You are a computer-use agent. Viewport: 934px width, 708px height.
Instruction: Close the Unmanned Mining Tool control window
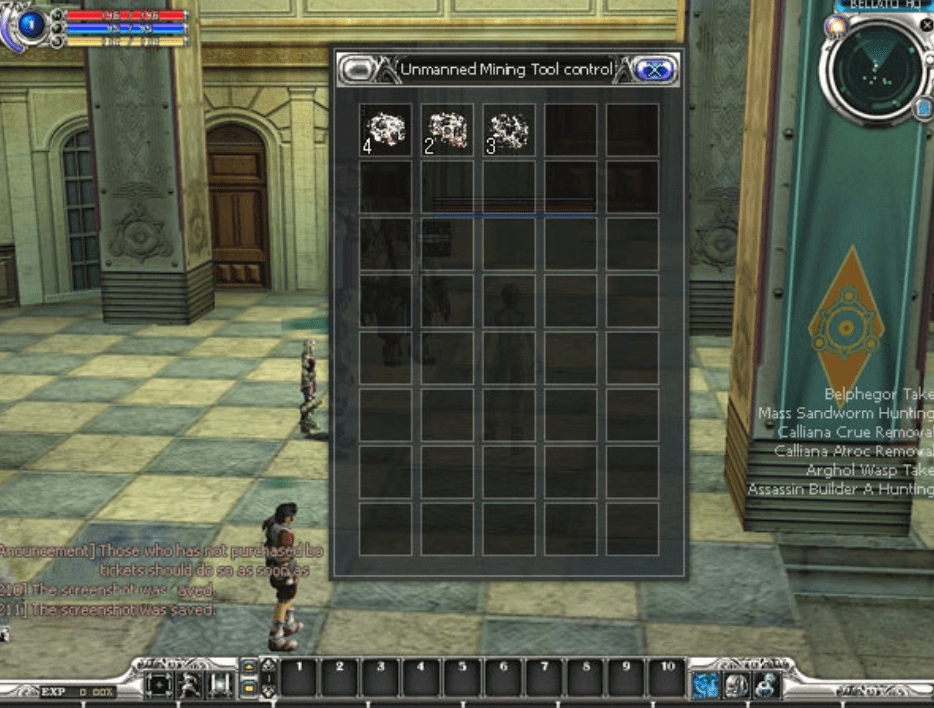[x=655, y=70]
